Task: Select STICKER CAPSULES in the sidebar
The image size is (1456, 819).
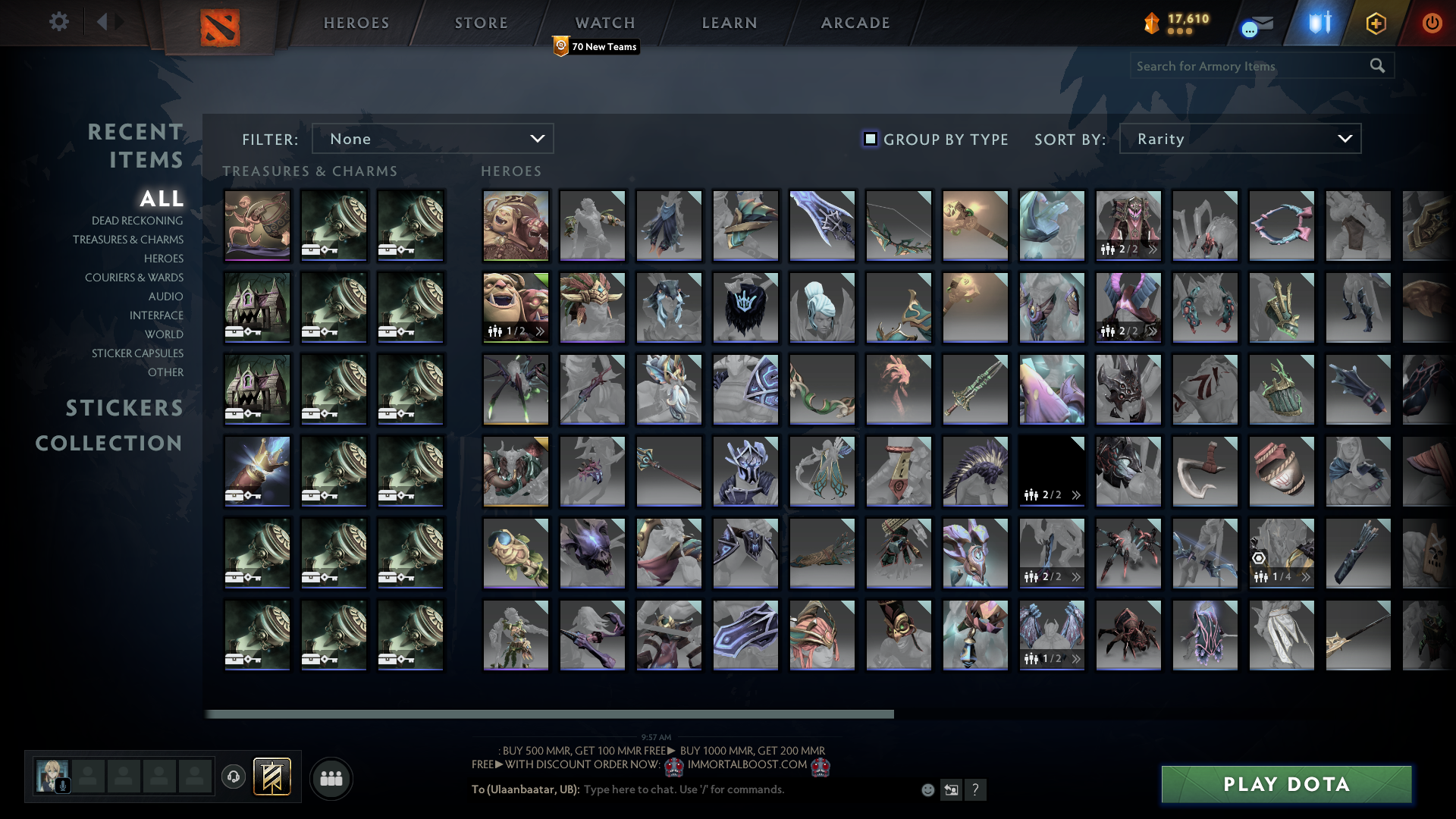Action: (136, 353)
